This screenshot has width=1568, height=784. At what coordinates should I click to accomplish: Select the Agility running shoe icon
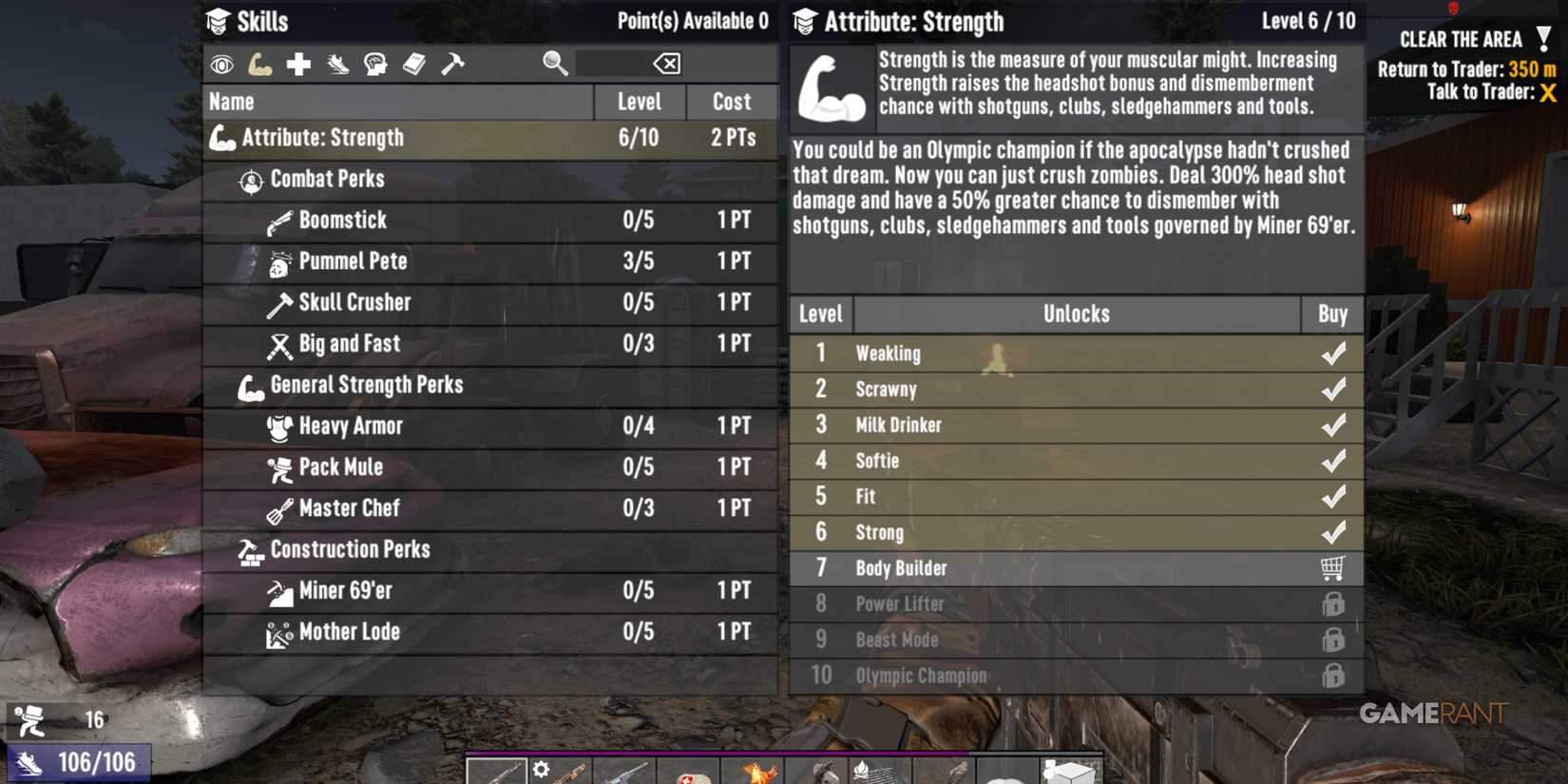point(337,63)
